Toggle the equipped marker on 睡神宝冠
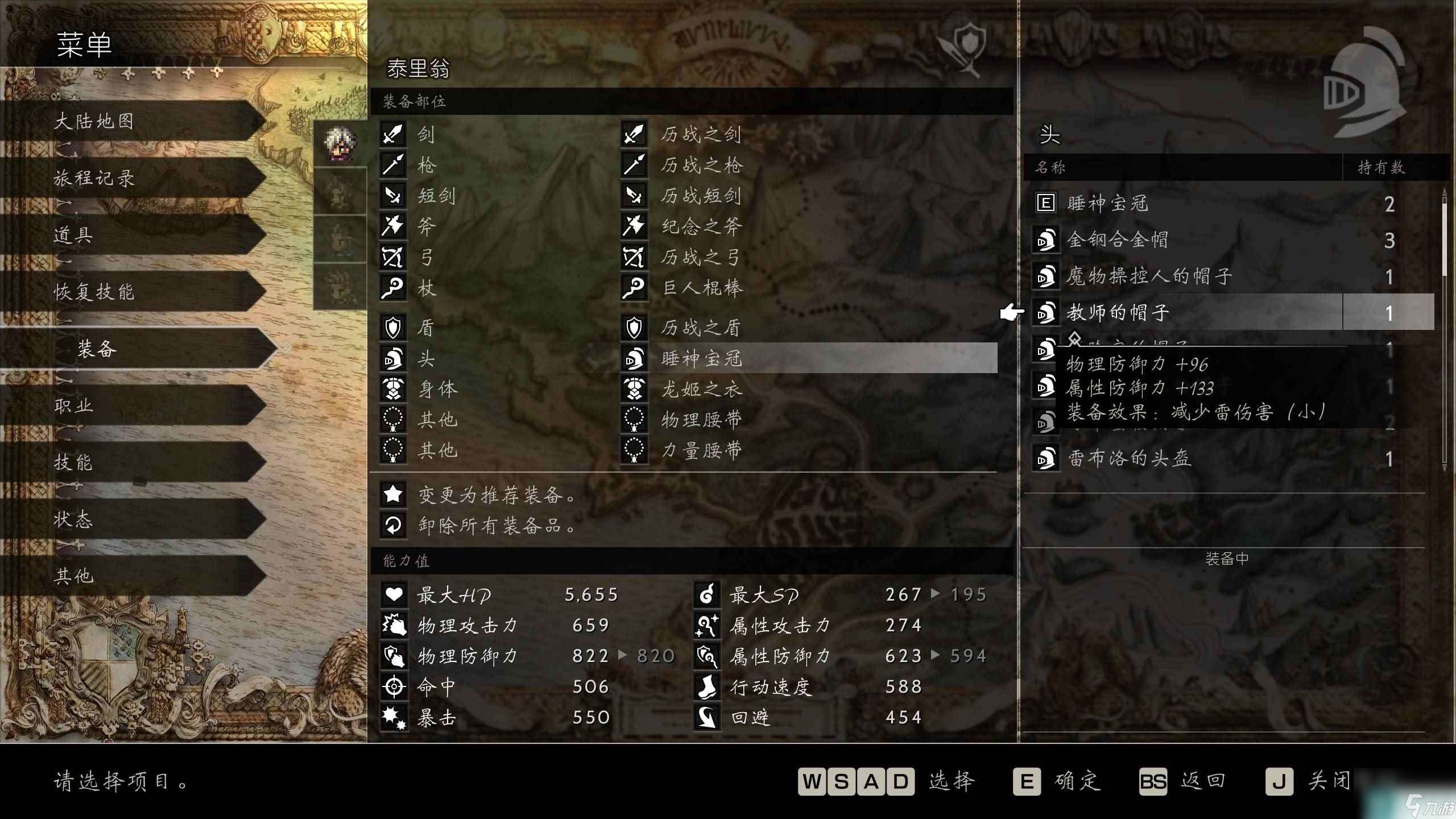Image resolution: width=1456 pixels, height=819 pixels. [1046, 203]
